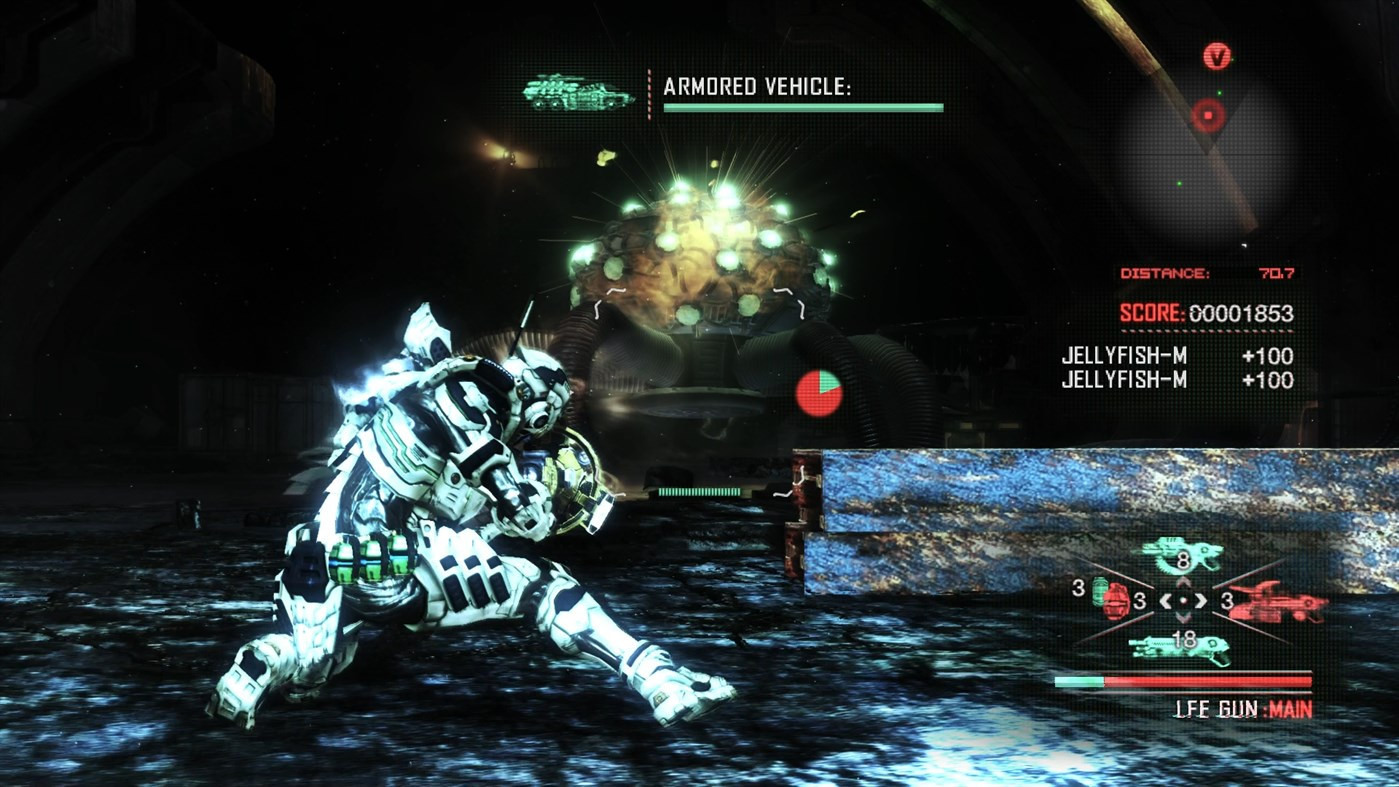Screen dimensions: 1399x787
Task: Click the red V marker on radar
Action: coord(1217,56)
